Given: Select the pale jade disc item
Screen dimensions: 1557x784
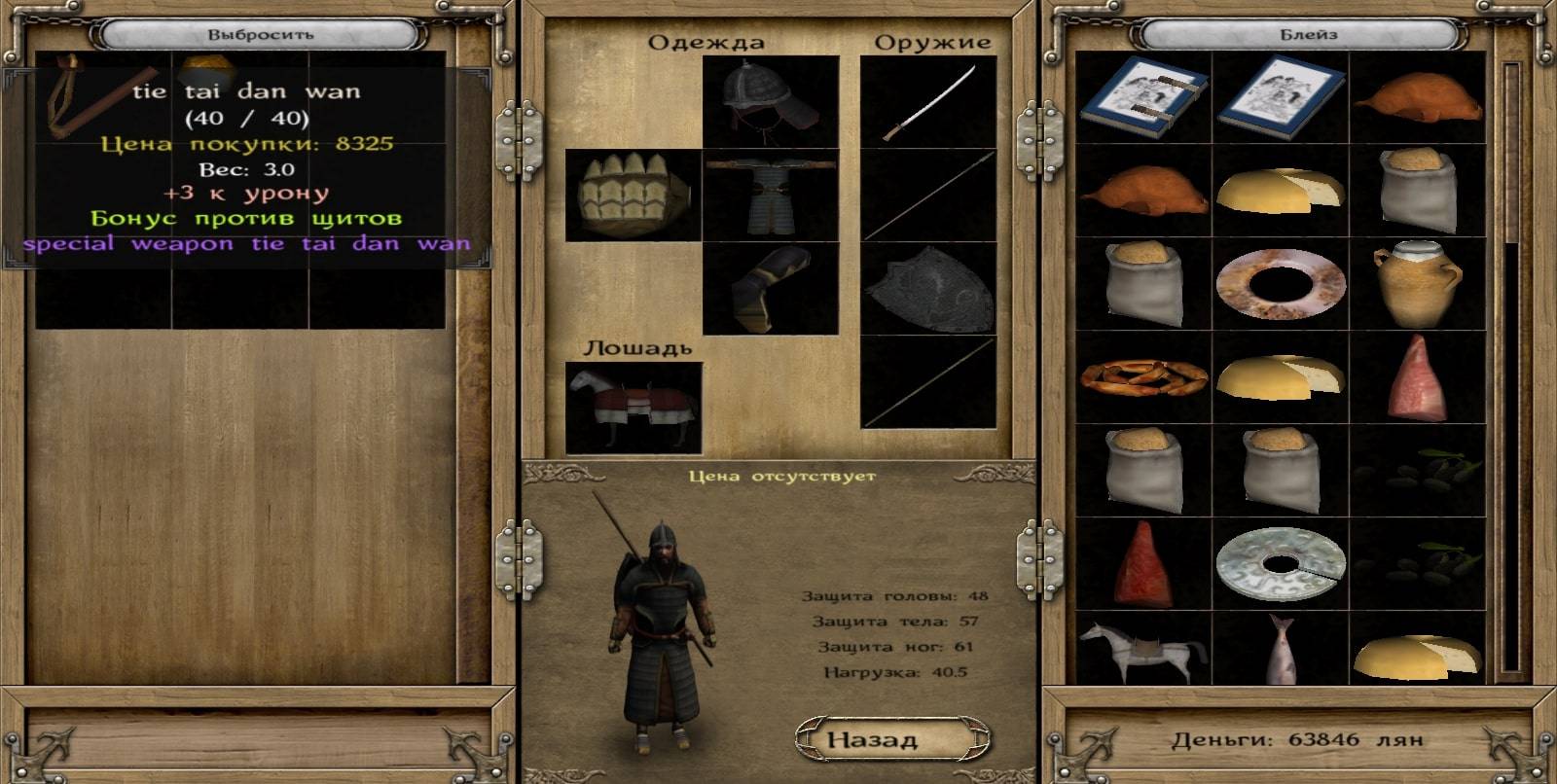Looking at the screenshot, I should pos(1280,565).
